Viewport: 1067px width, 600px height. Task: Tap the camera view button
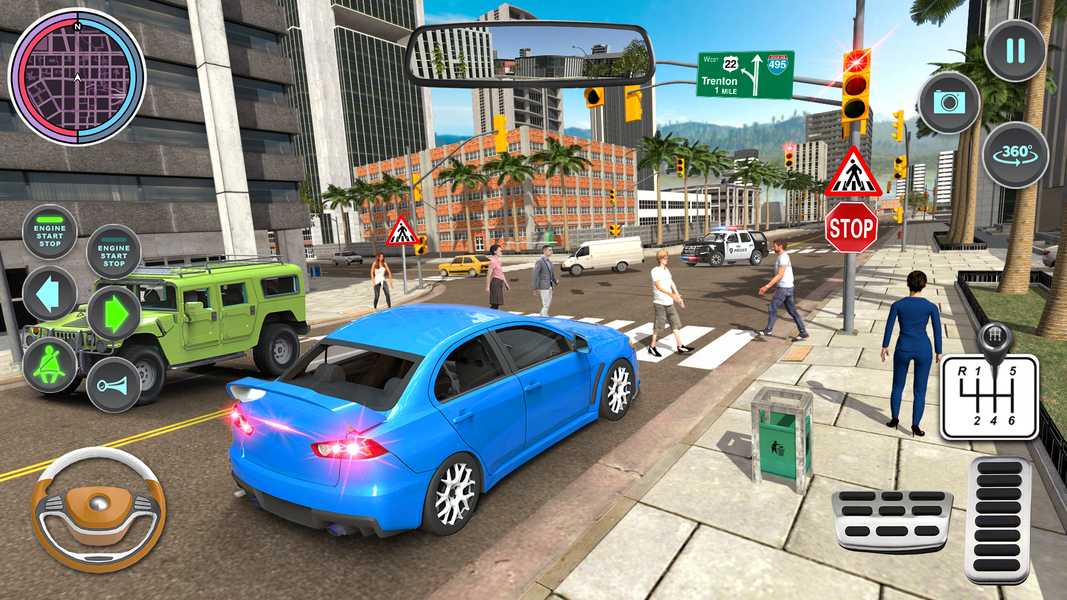(948, 103)
